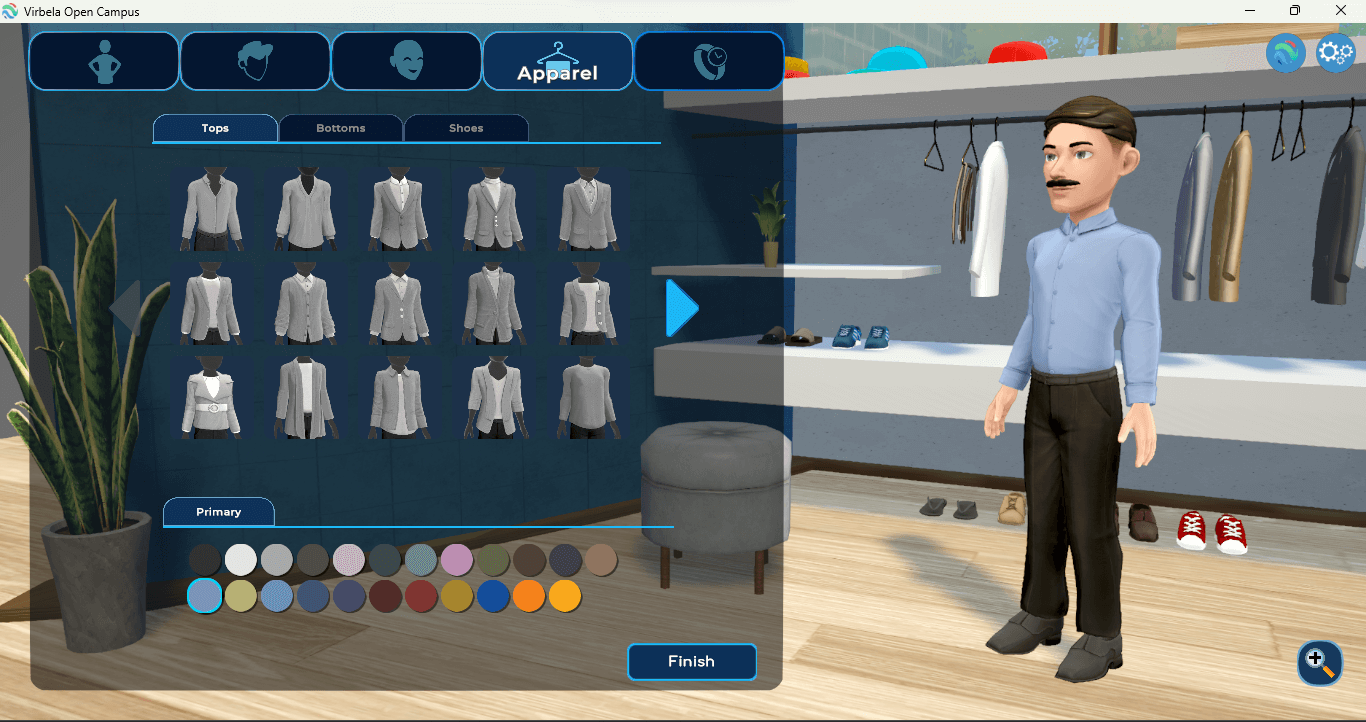
Task: Switch to the Shoes sub-tab
Action: pos(466,128)
